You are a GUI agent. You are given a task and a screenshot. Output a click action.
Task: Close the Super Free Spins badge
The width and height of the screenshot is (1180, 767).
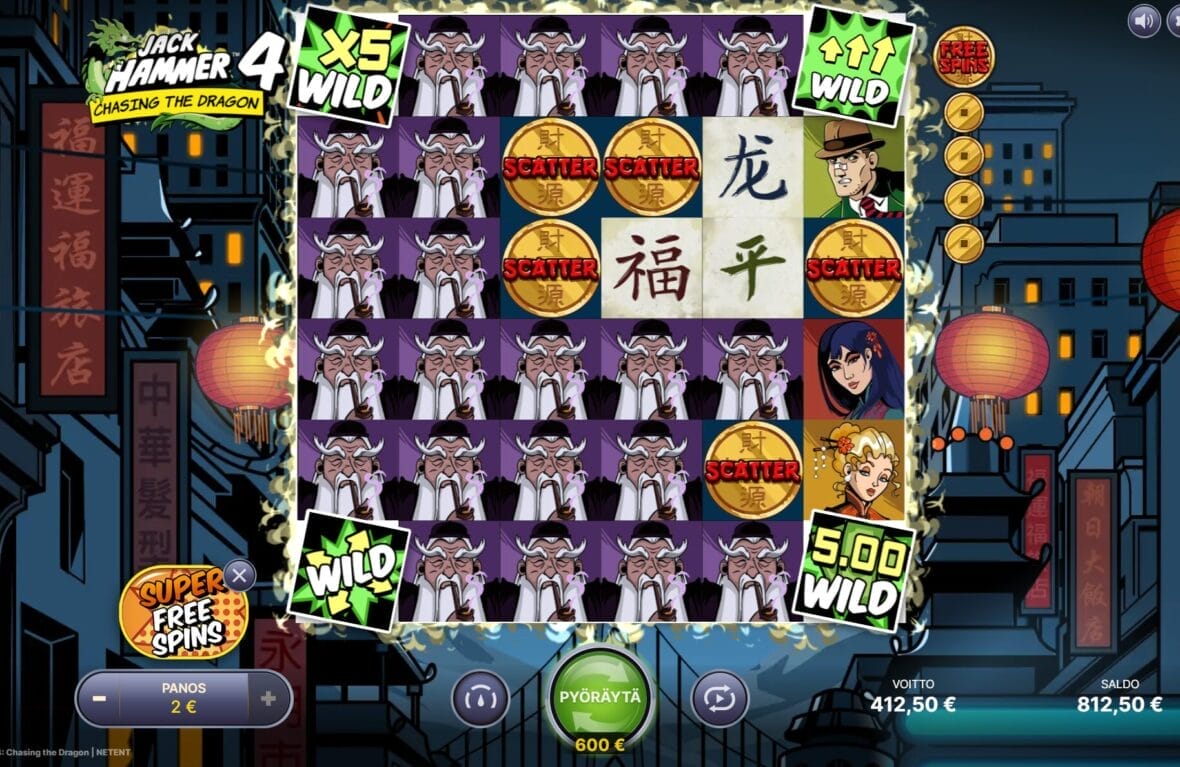tap(238, 575)
